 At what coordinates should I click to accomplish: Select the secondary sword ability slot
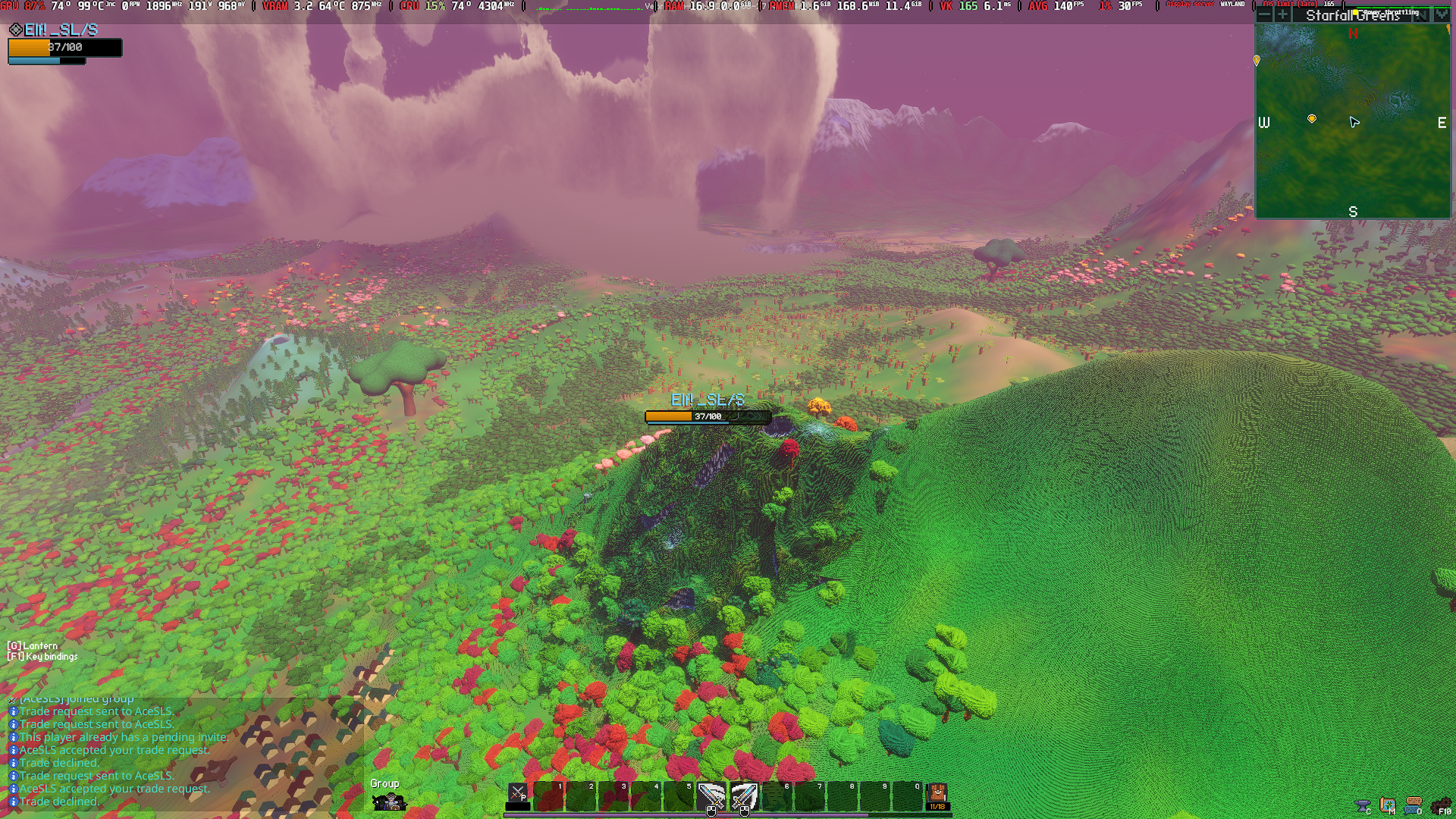coord(744,796)
